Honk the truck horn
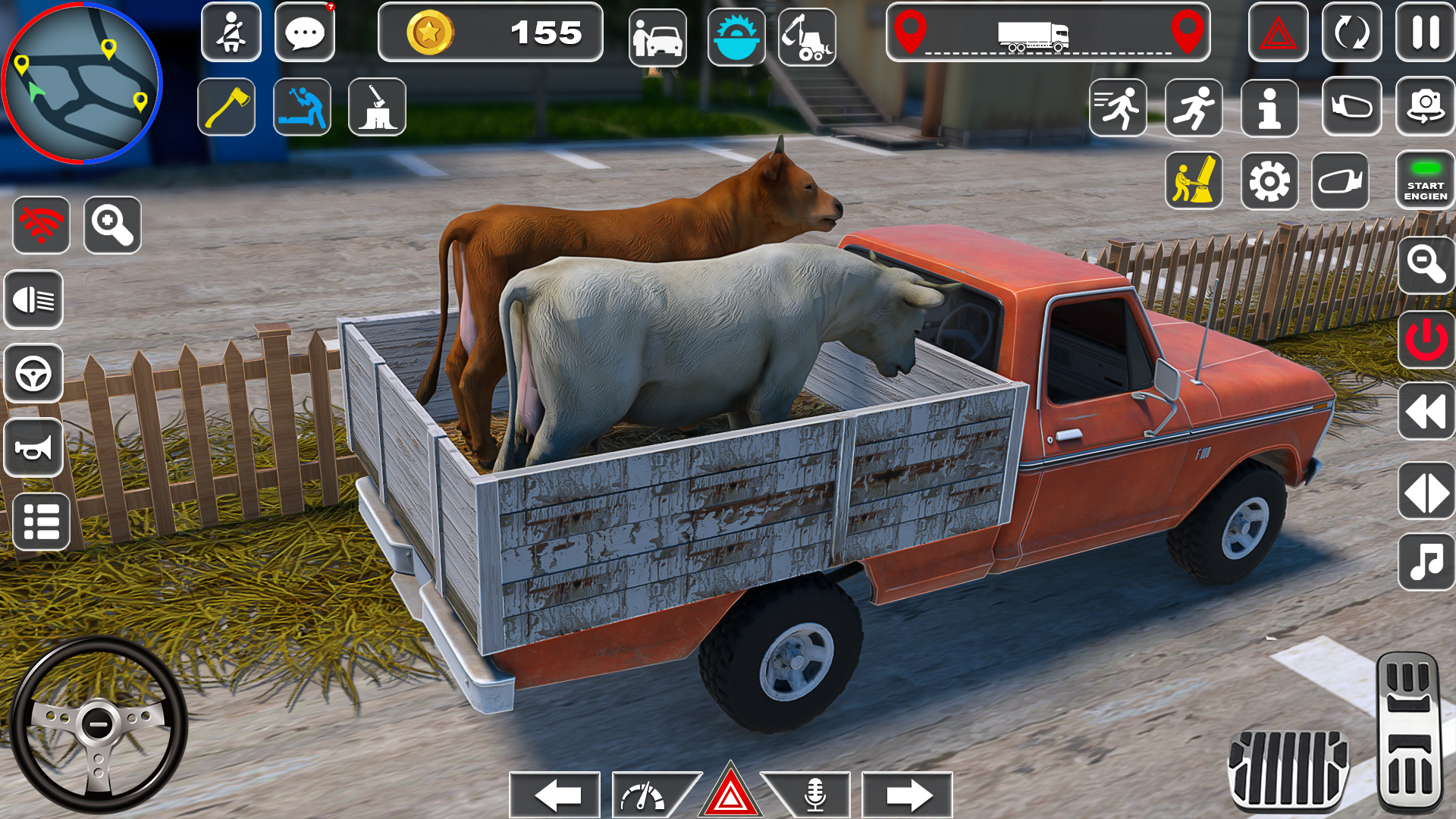 [x=33, y=447]
